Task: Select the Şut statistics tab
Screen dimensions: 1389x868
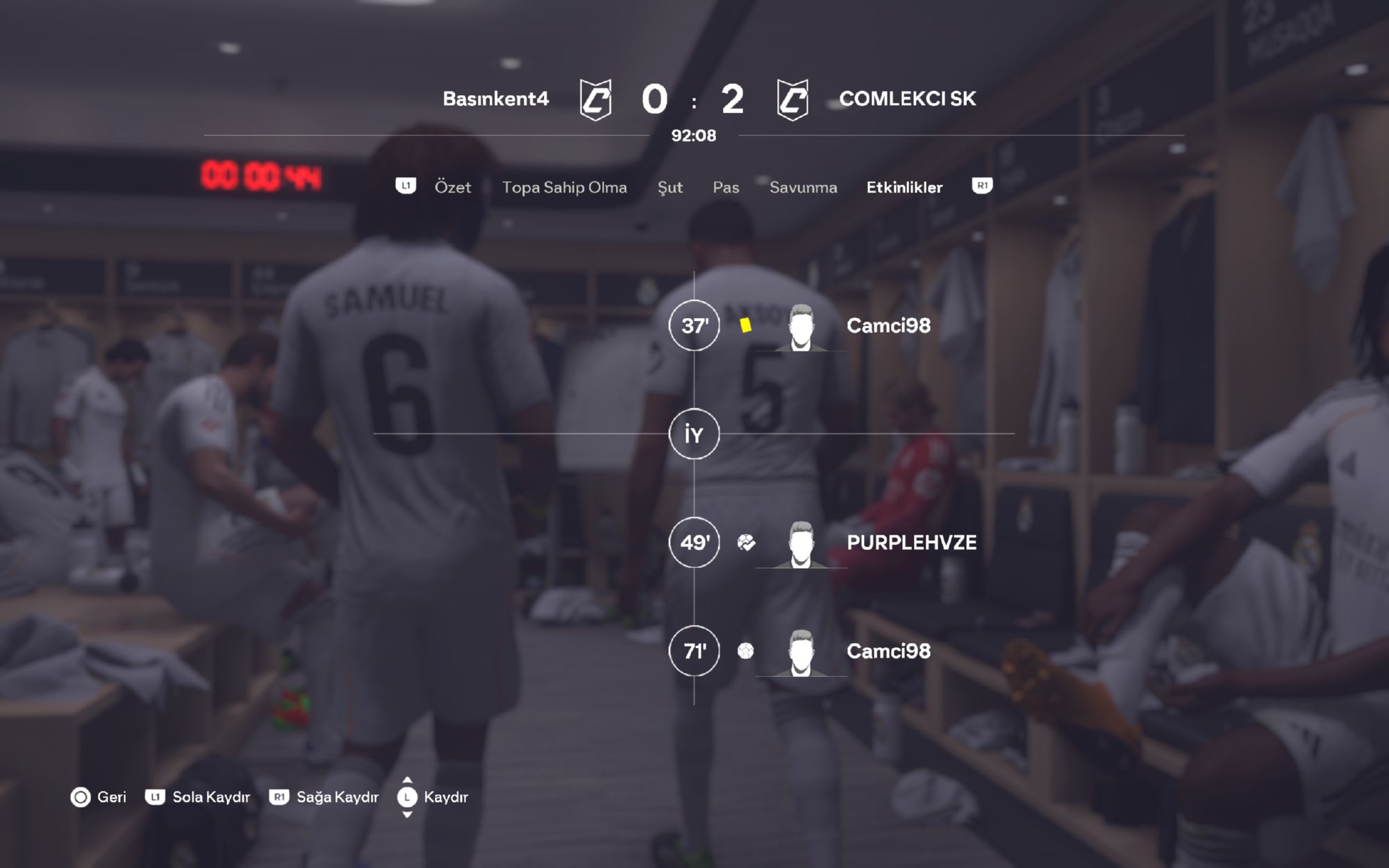Action: pos(670,187)
